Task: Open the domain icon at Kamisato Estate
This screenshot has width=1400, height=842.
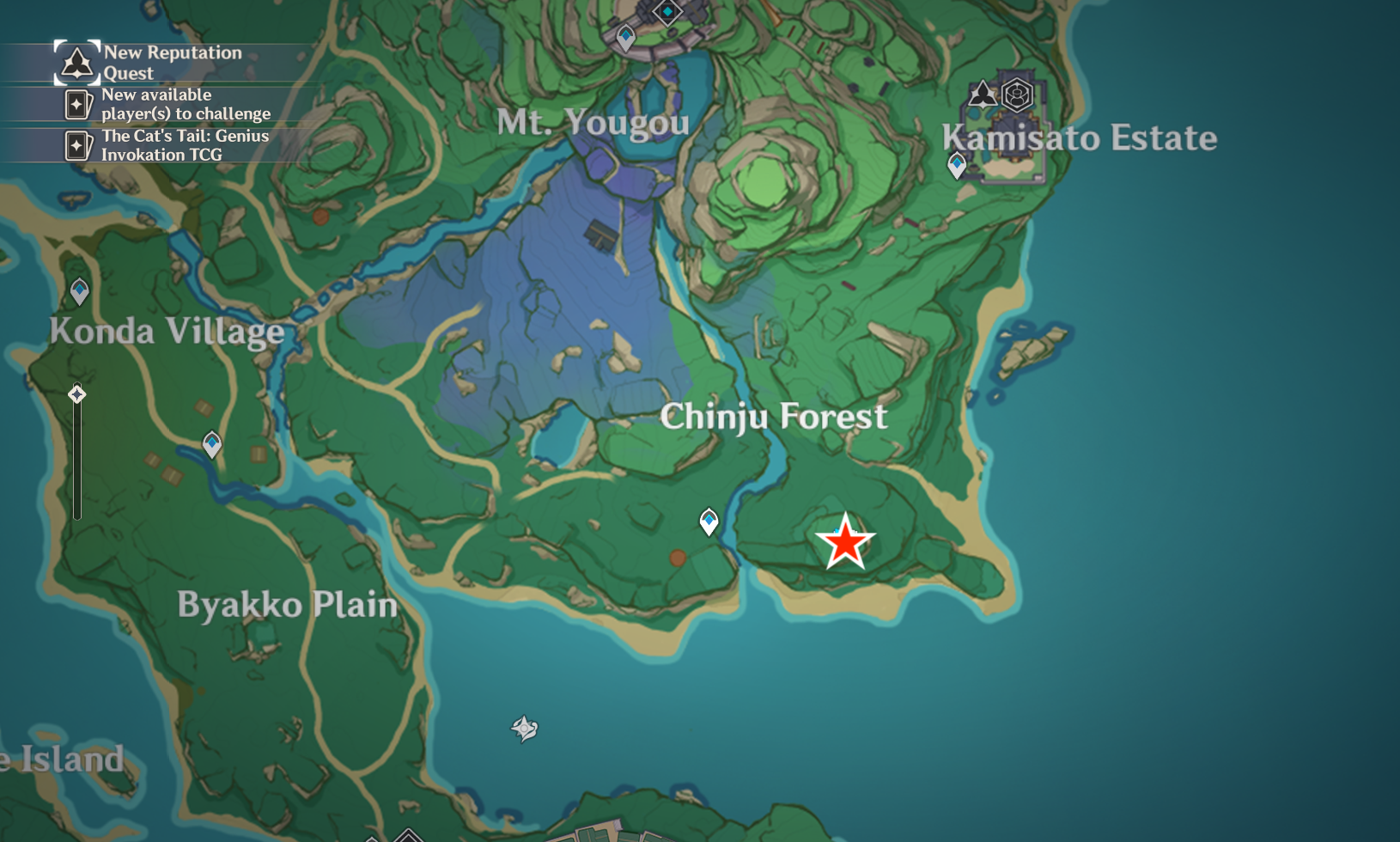Action: 1017,95
